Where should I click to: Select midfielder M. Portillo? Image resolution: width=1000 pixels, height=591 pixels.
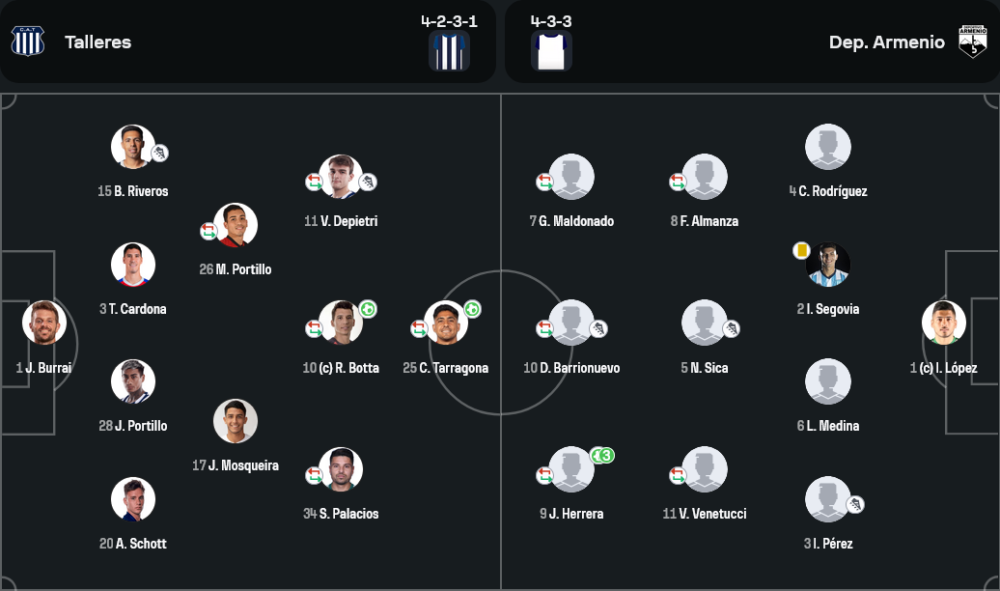(x=236, y=226)
